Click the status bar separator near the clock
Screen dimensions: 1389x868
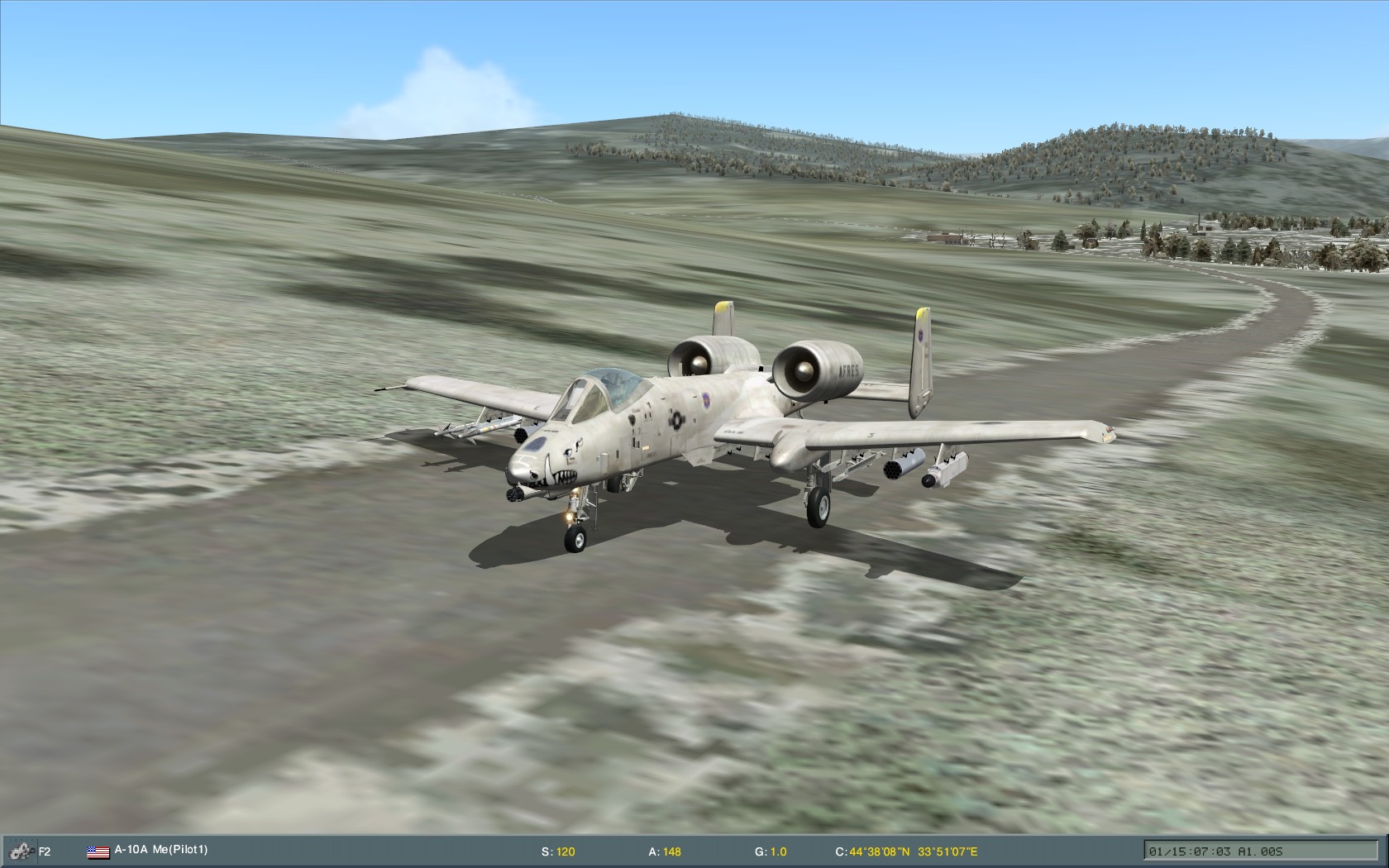pos(1145,848)
